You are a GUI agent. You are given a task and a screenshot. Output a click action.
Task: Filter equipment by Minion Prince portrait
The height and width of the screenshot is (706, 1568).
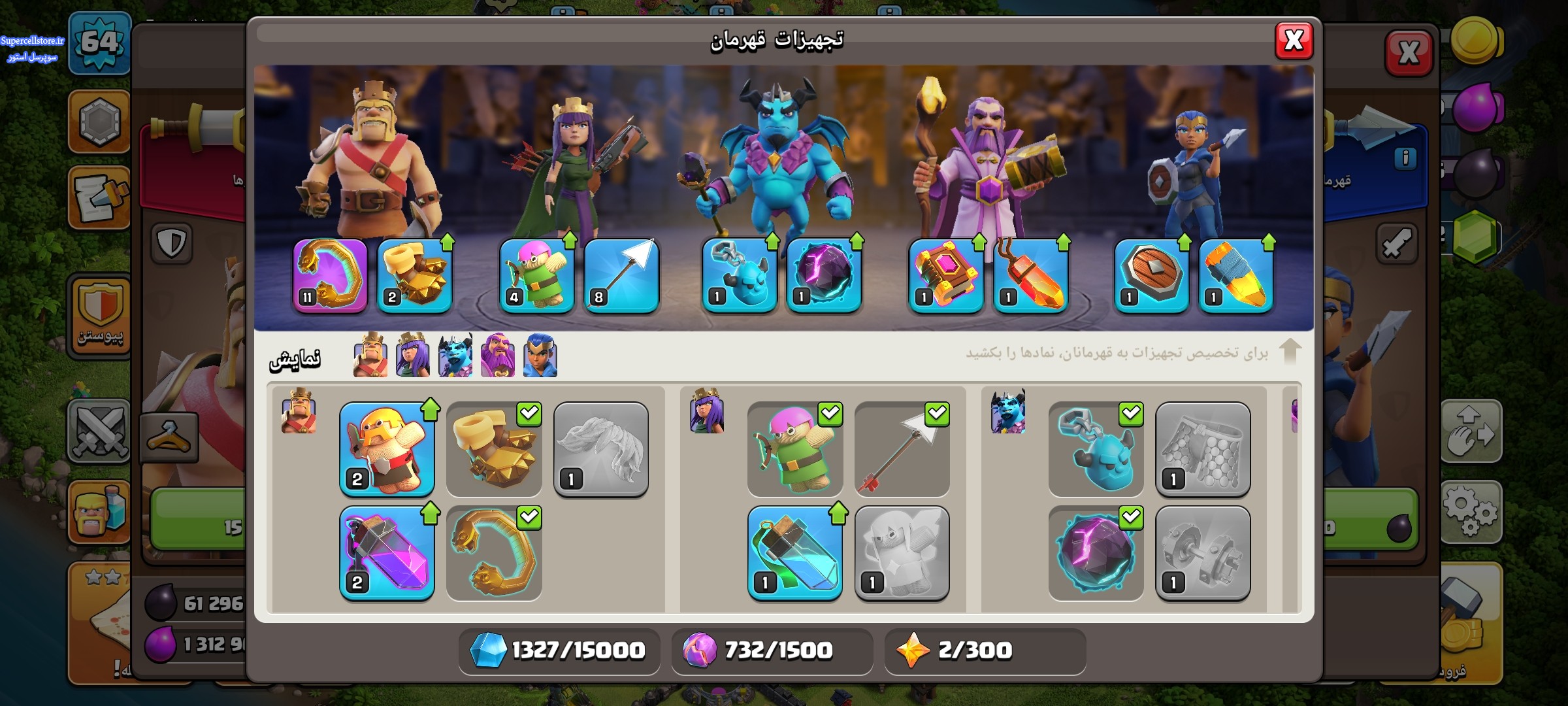(x=455, y=356)
